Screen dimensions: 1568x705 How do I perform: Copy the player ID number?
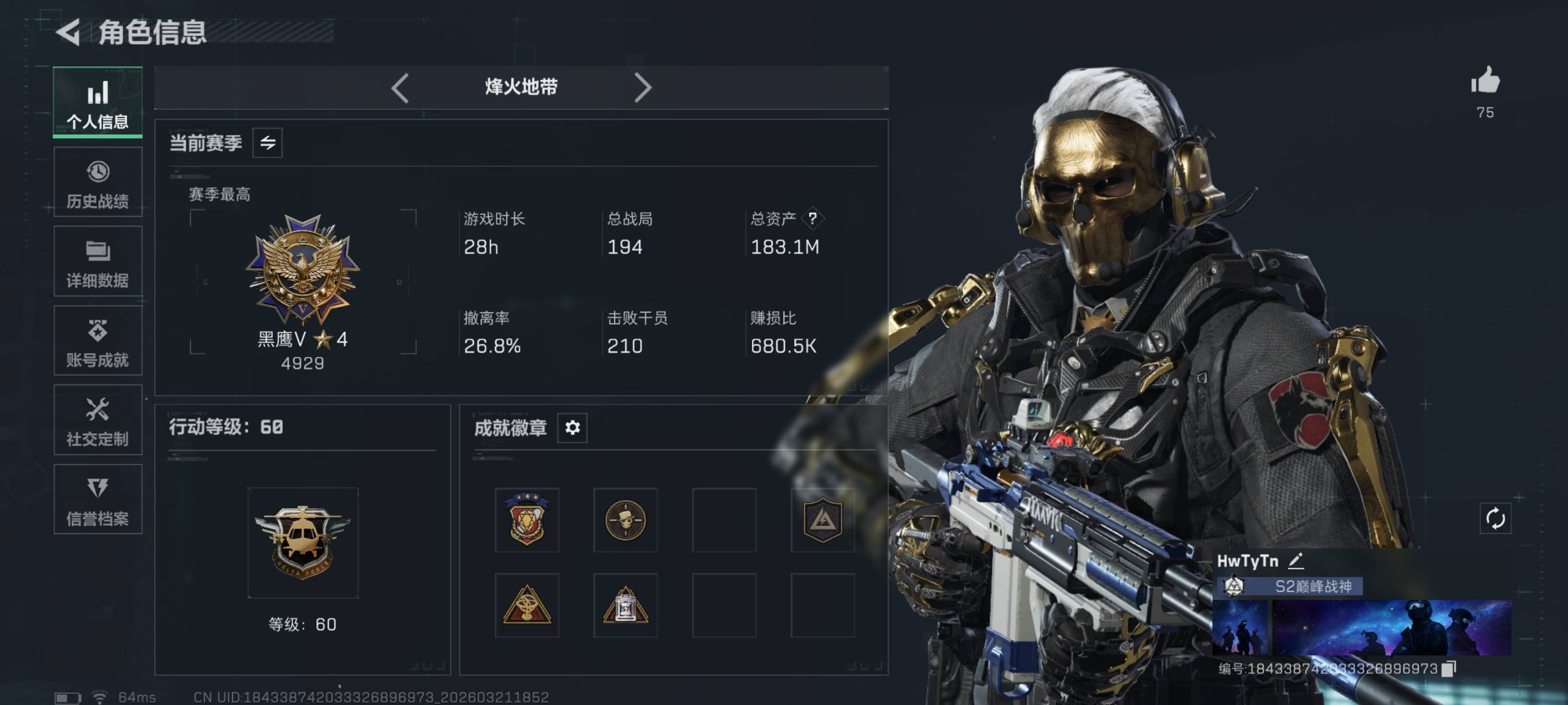tap(1450, 669)
